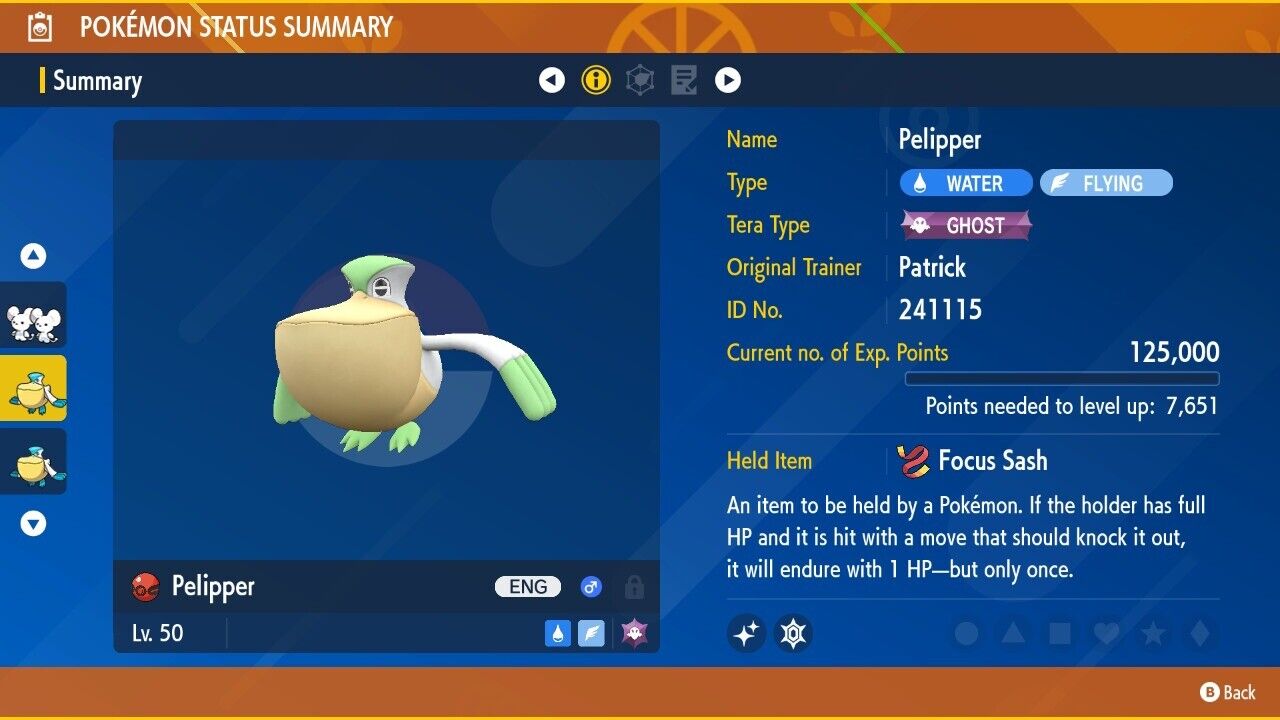1280x720 pixels.
Task: Go to the next summary page arrow
Action: tap(728, 80)
